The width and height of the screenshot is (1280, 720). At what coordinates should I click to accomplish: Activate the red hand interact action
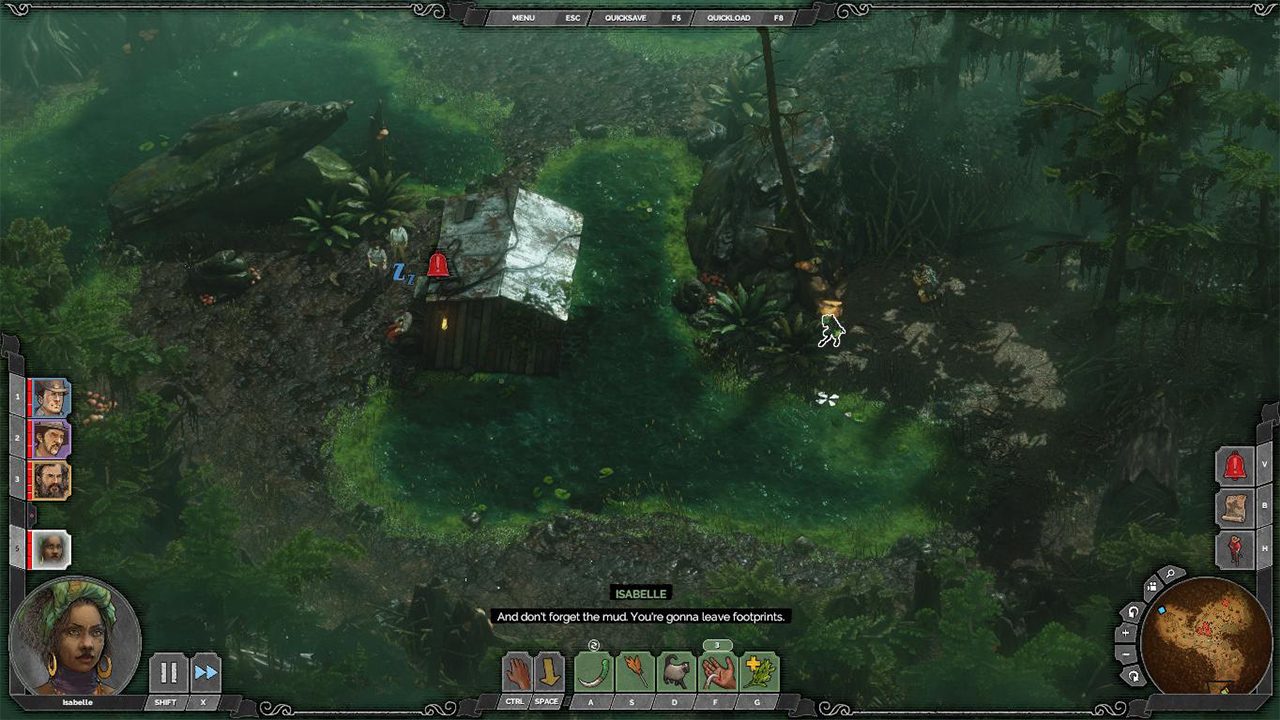coord(518,672)
